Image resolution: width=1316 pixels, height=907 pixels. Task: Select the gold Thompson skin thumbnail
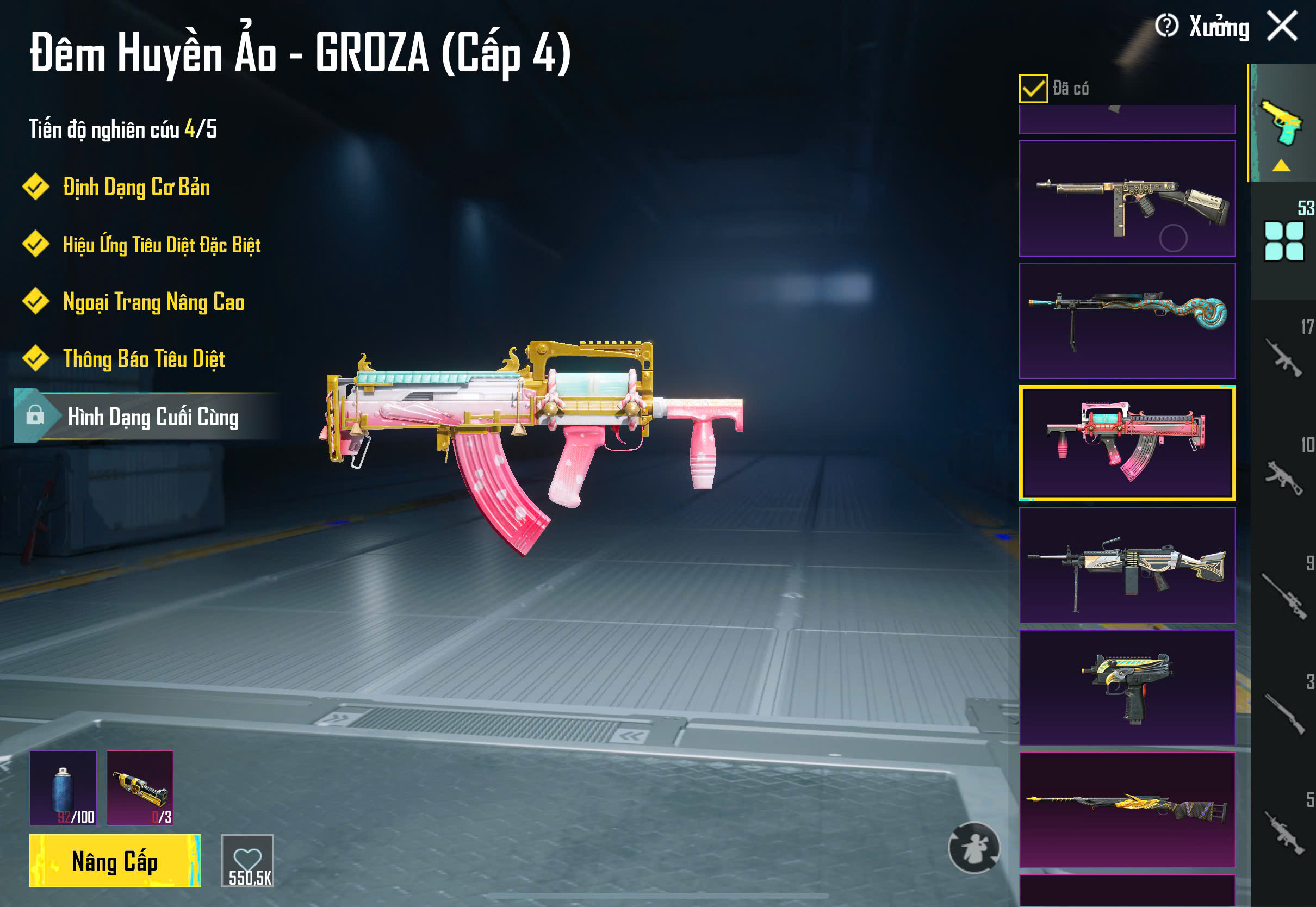point(1127,198)
